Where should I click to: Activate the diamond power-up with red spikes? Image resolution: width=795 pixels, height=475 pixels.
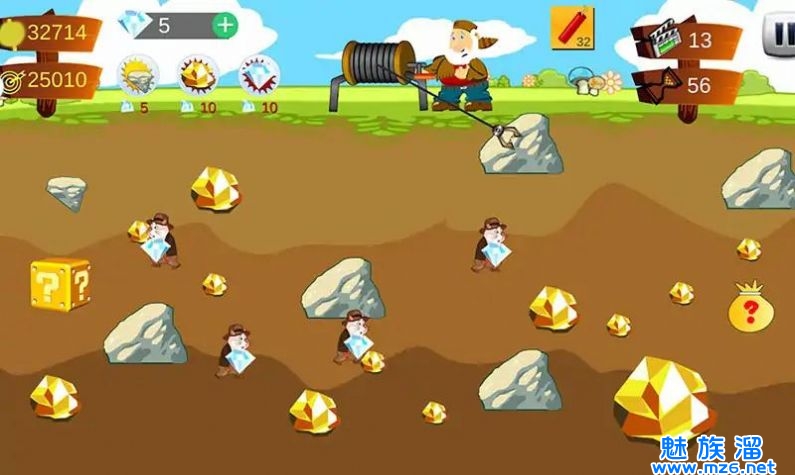[258, 74]
